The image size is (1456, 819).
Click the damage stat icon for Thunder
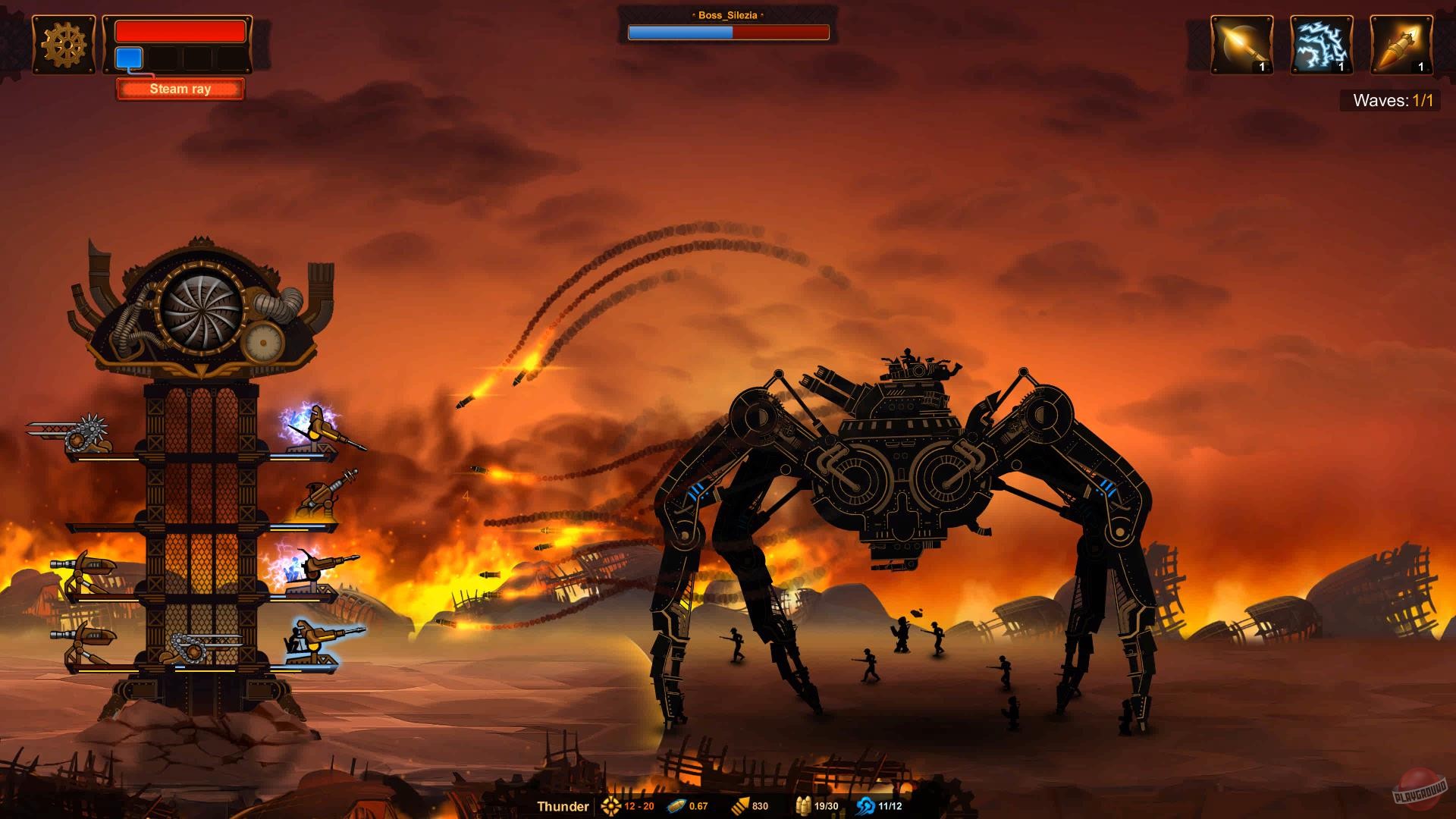[611, 806]
